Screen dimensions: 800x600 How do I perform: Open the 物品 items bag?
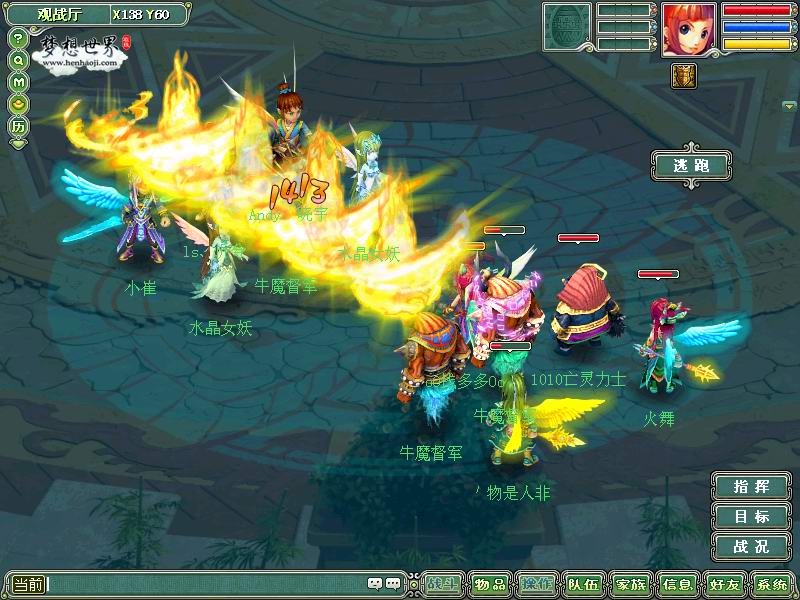(490, 584)
